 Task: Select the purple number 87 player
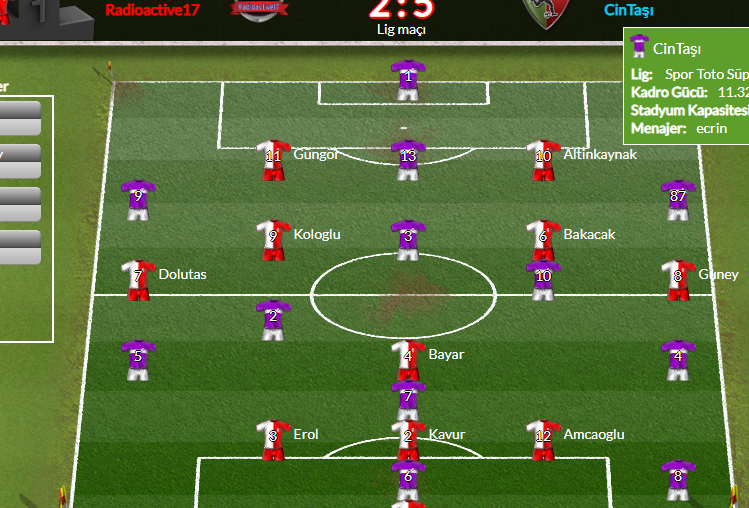(x=677, y=199)
